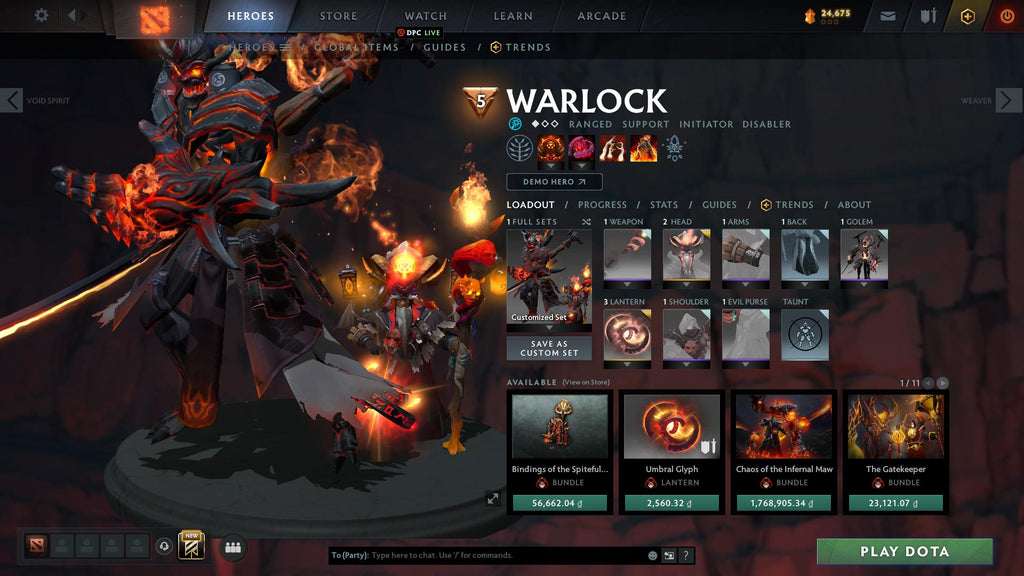Choose the Golem loadout slot
1024x576 pixels.
click(864, 255)
